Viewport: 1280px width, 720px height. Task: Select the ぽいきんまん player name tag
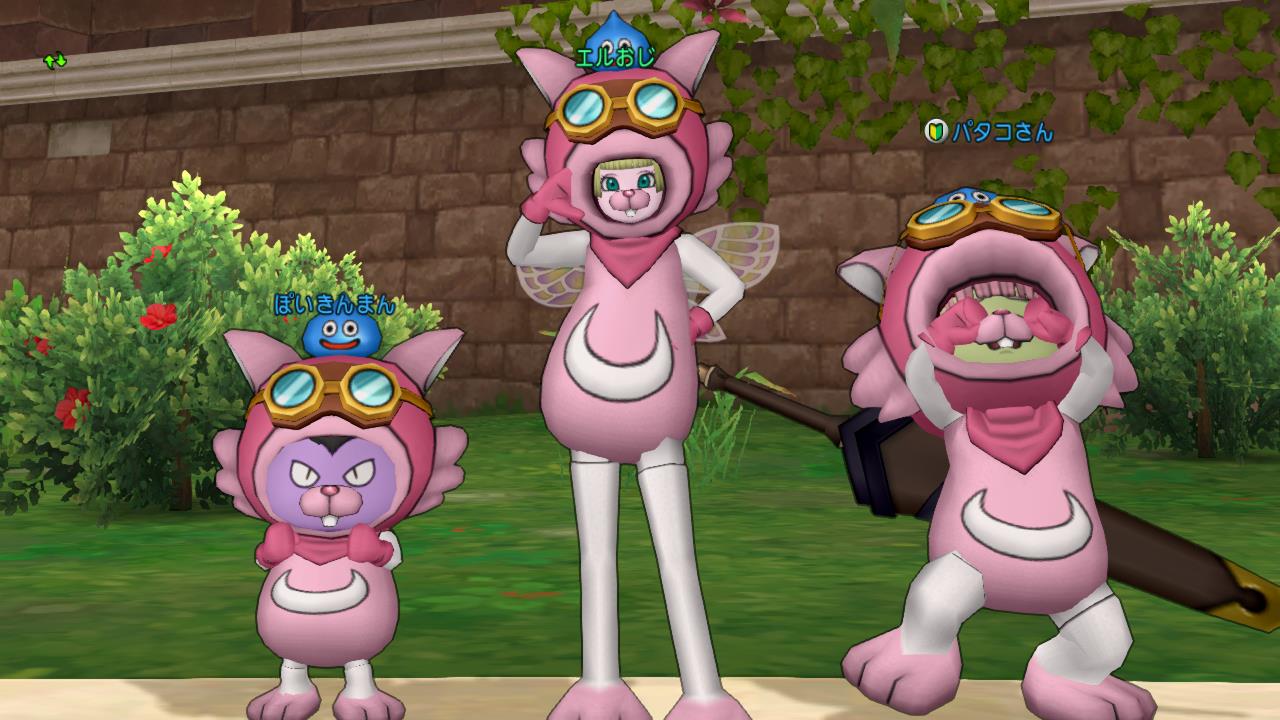pos(334,305)
